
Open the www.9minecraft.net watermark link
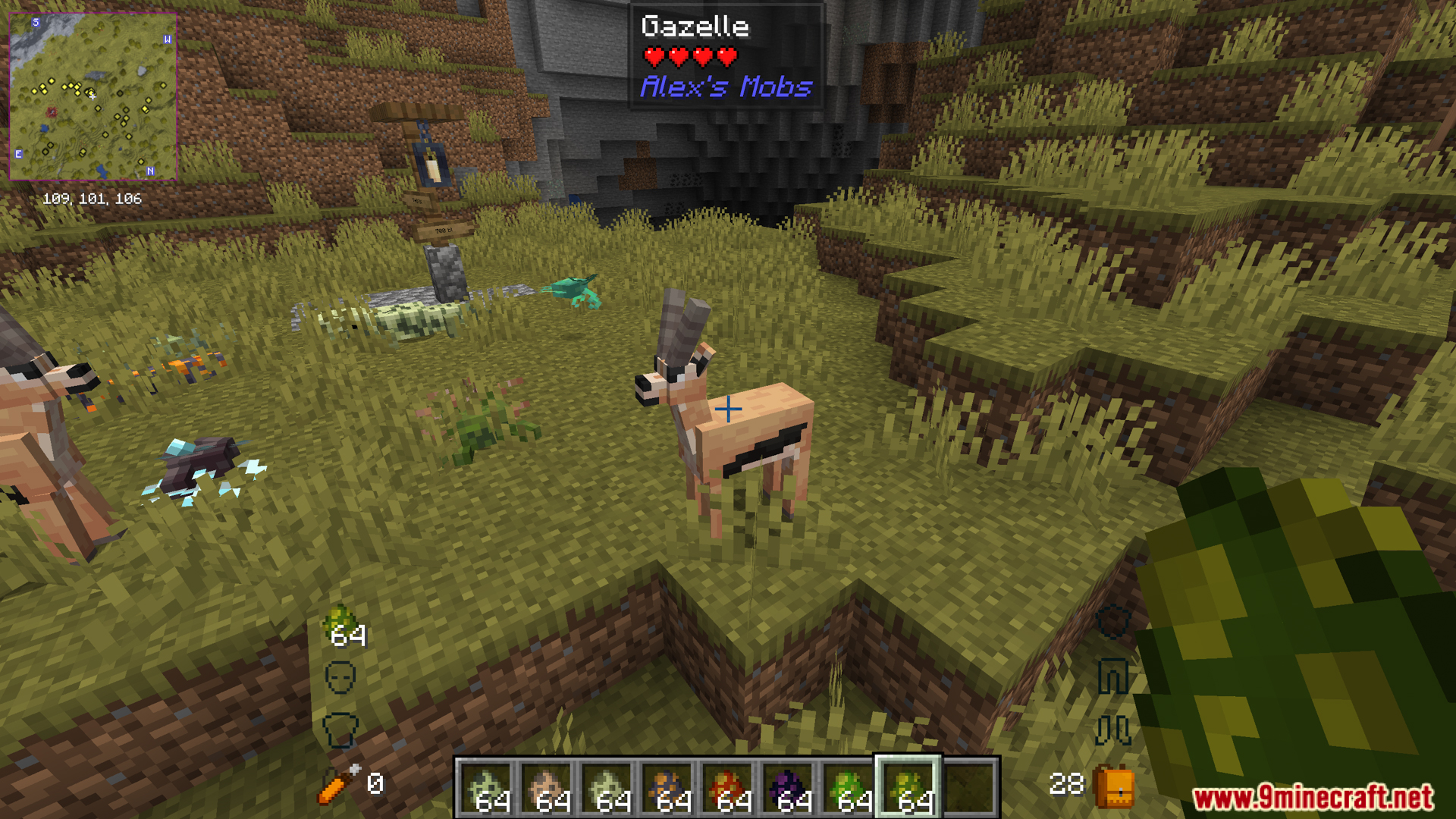(x=1313, y=797)
